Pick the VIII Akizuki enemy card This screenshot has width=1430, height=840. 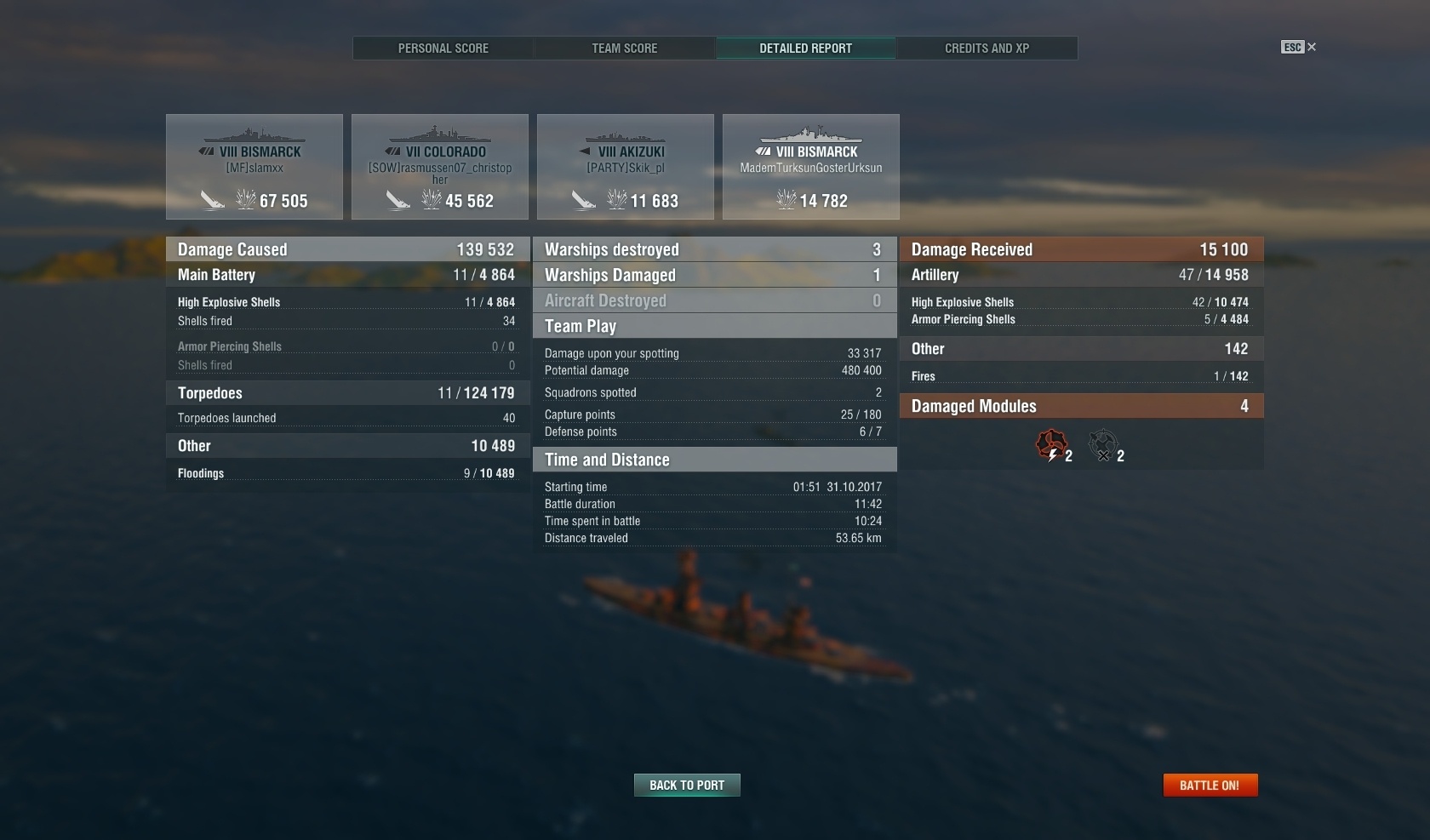[x=626, y=167]
